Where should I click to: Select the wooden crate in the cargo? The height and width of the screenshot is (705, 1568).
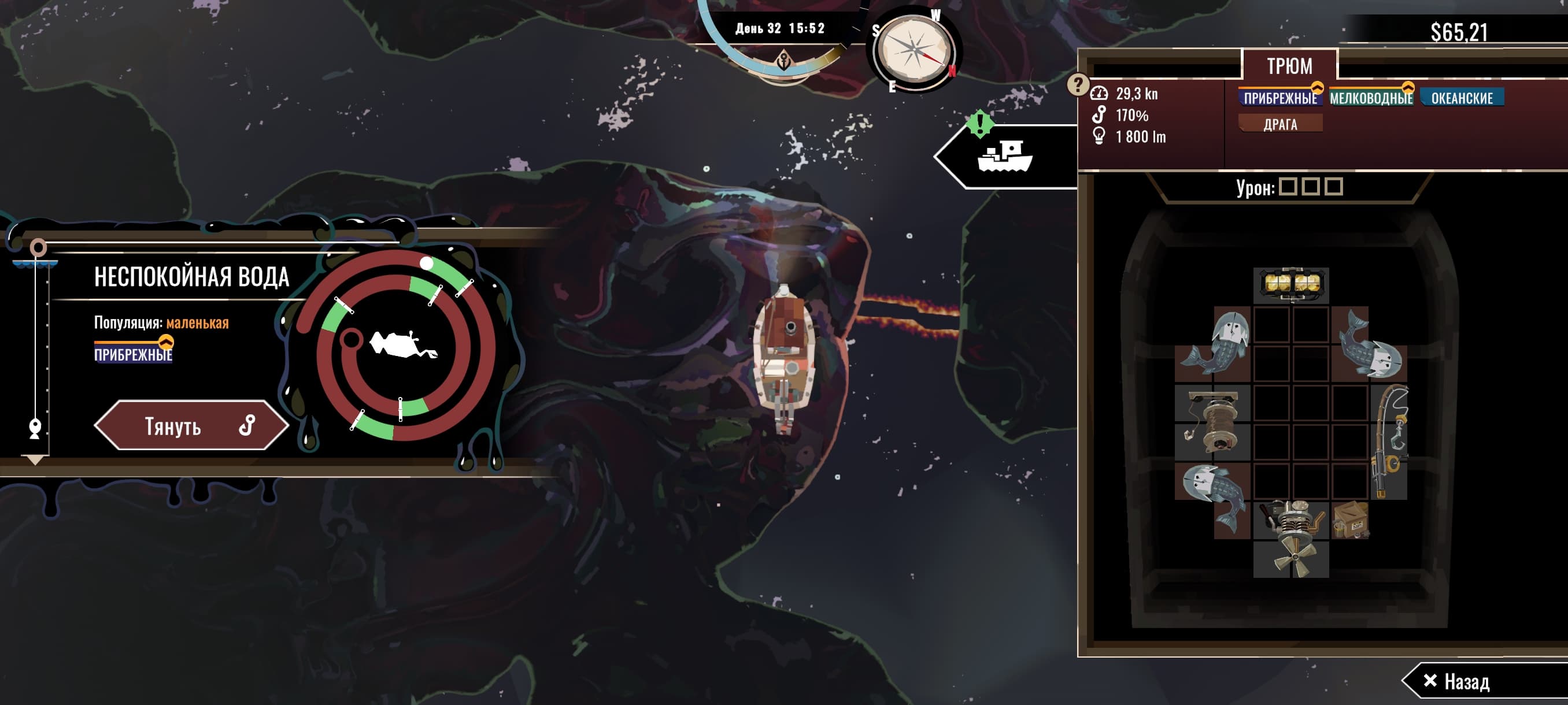[1350, 520]
